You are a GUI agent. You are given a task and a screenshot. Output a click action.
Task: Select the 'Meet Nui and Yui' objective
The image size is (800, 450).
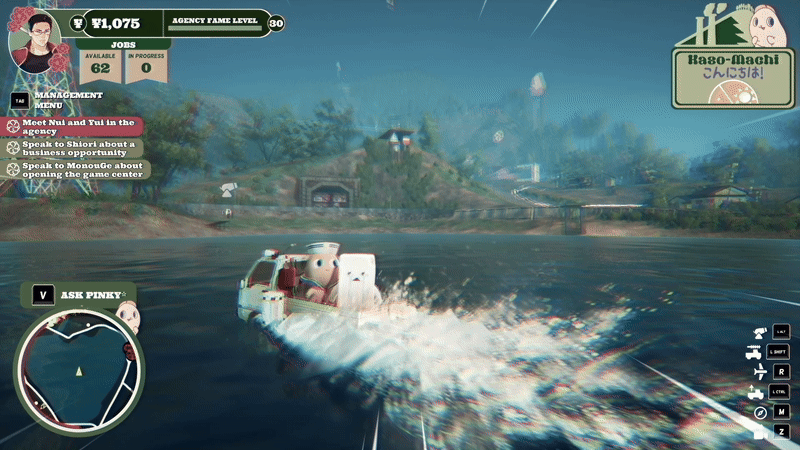(x=74, y=127)
